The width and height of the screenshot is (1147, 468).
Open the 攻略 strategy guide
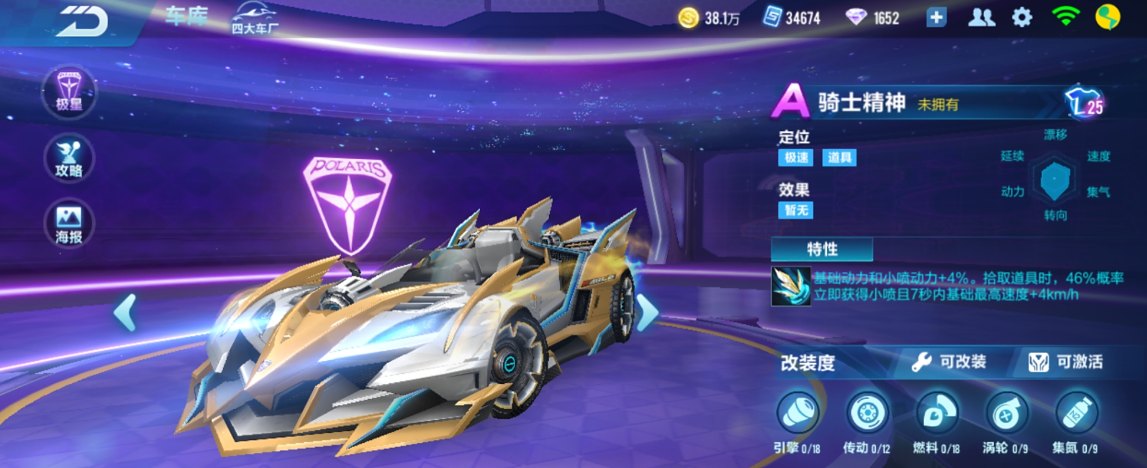[x=70, y=158]
